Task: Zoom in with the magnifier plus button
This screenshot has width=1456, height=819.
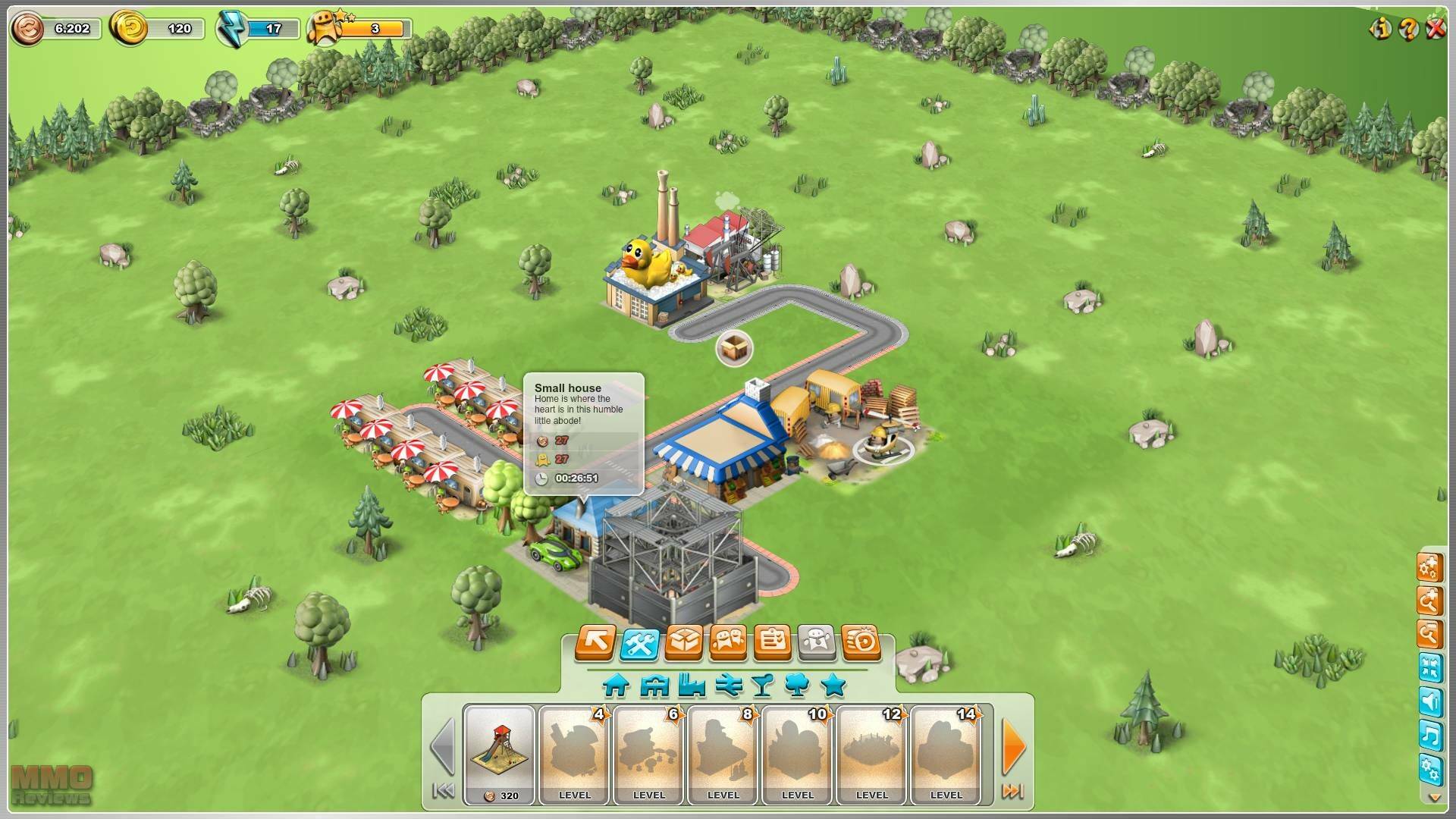Action: tap(1429, 600)
